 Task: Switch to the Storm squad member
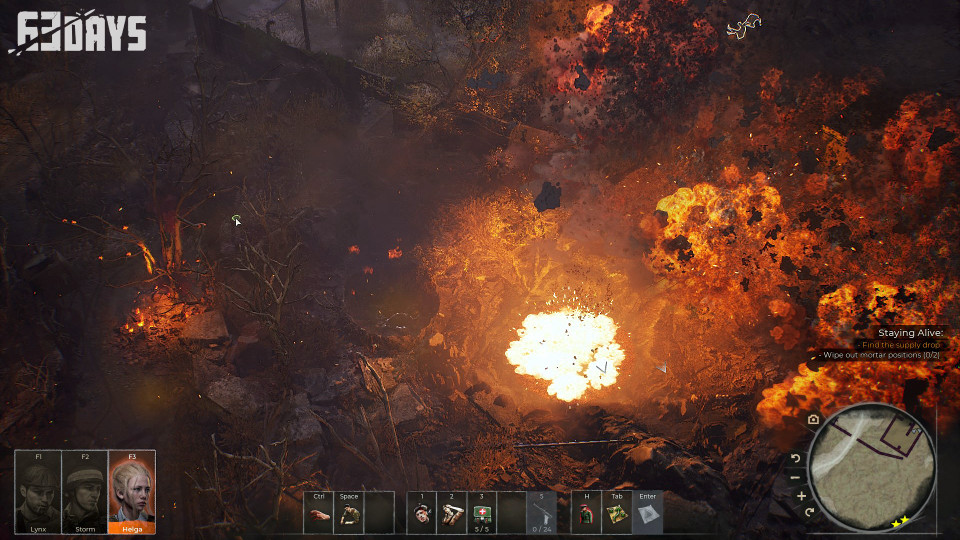[85, 492]
